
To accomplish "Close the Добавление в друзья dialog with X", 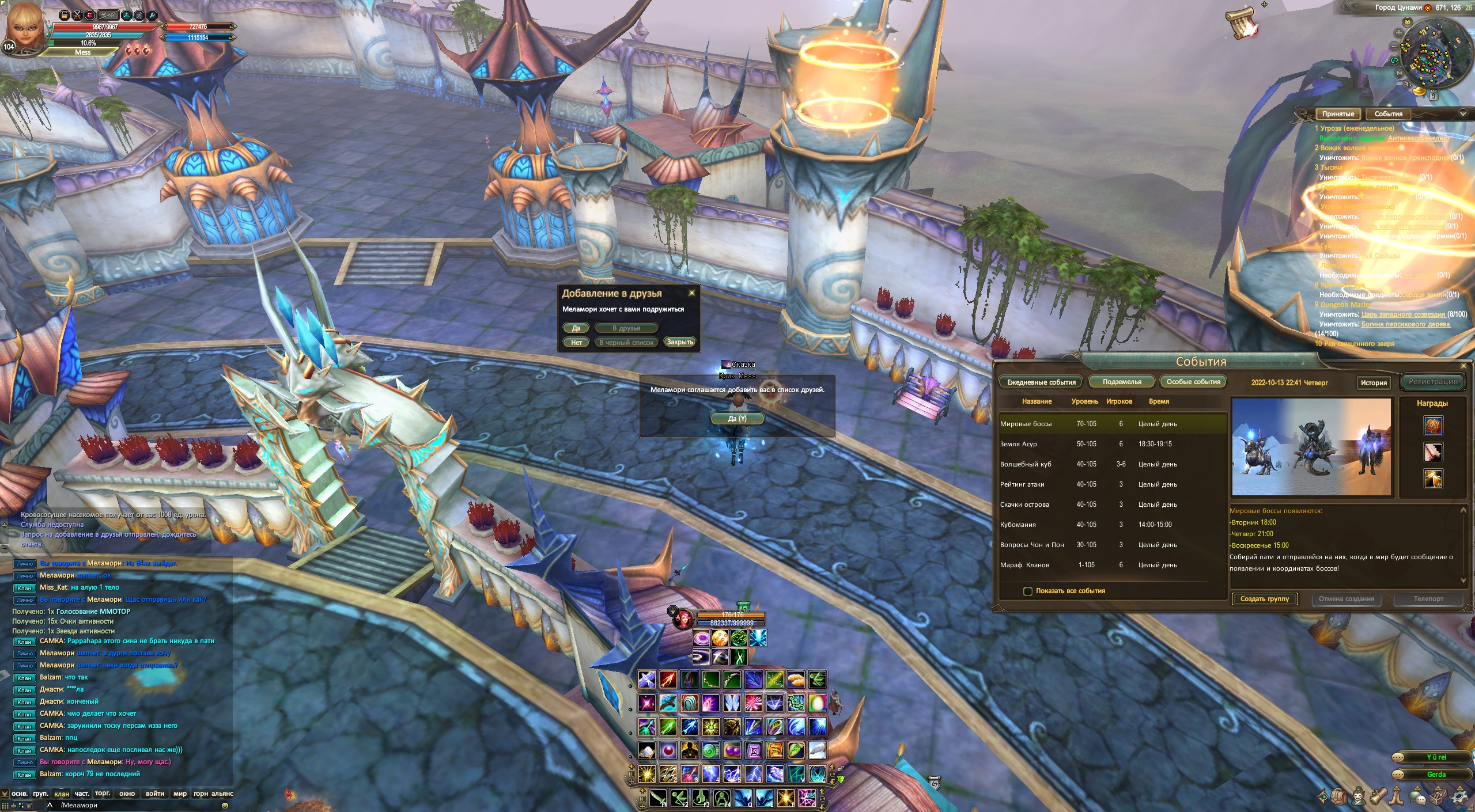I will [x=691, y=293].
